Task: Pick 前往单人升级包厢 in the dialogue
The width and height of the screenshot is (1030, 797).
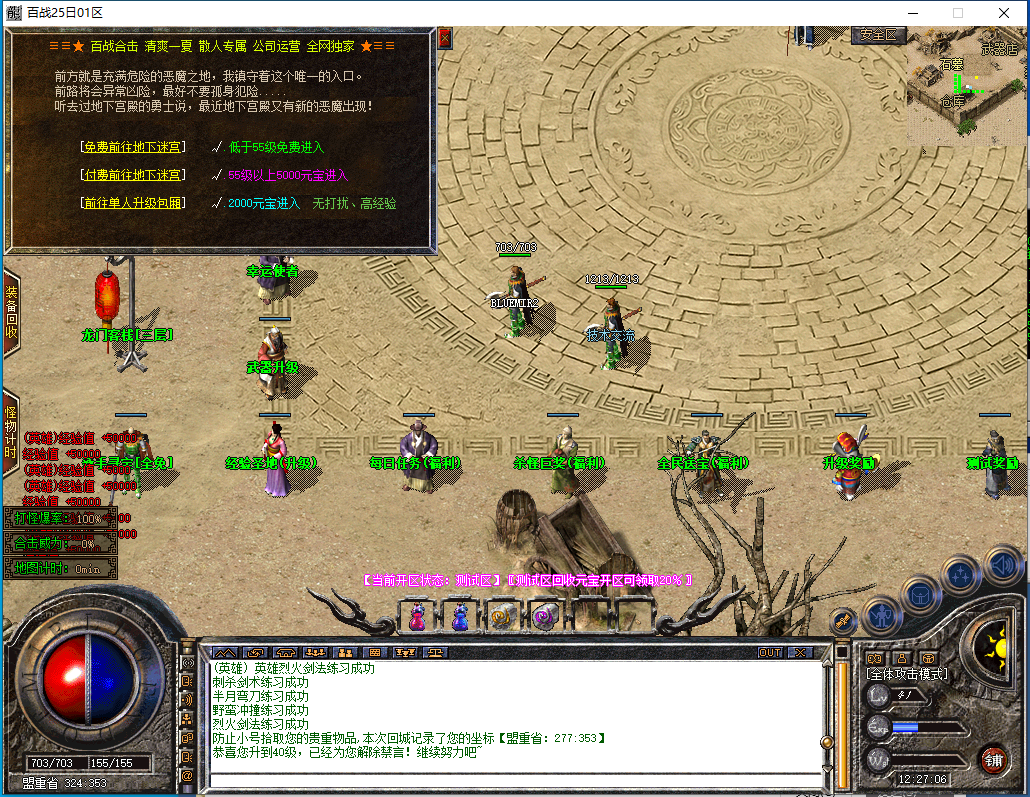Action: coord(133,203)
